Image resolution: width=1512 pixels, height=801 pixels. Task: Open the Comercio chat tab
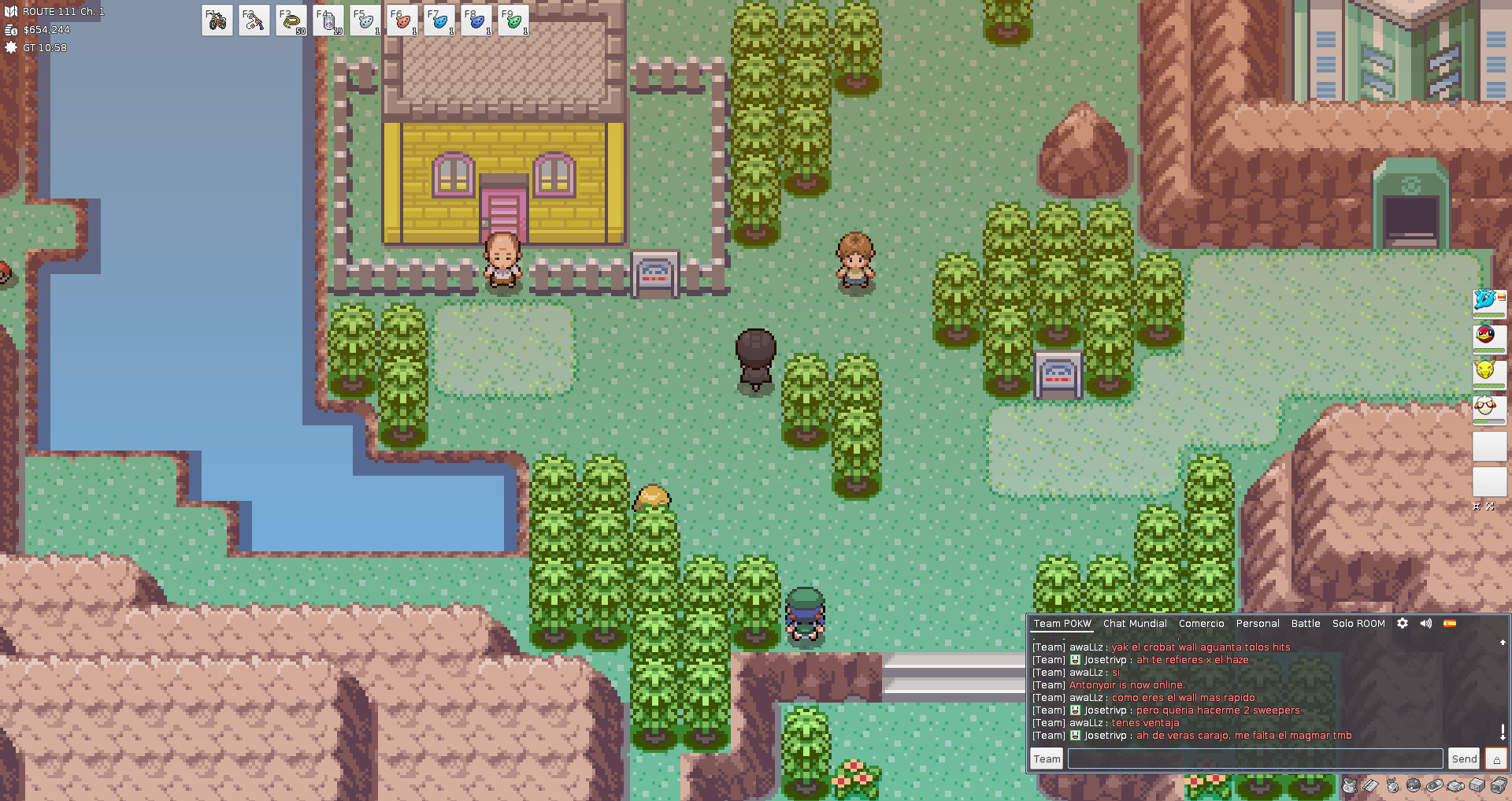click(1201, 624)
